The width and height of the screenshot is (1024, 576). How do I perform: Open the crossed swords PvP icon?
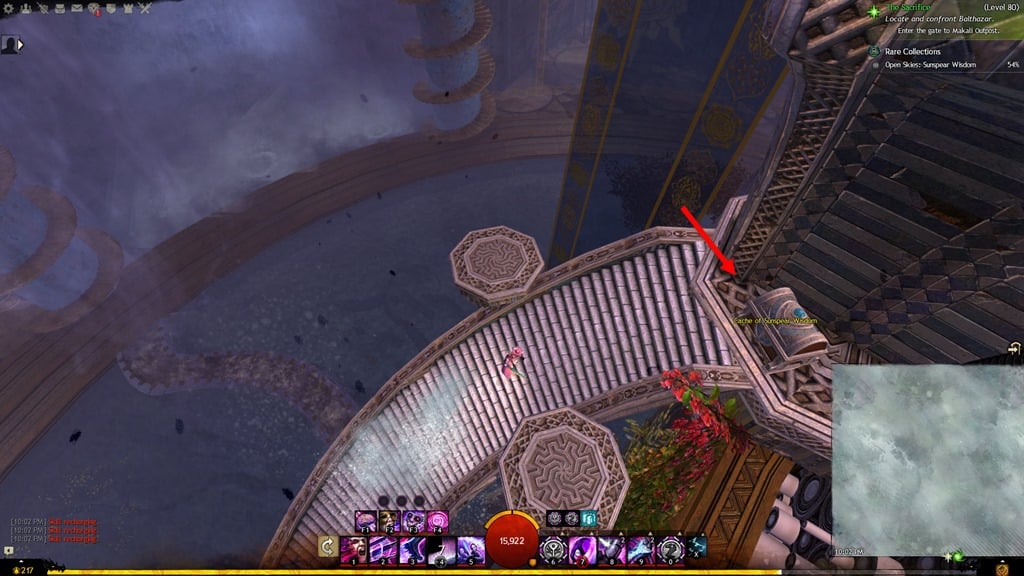point(145,9)
